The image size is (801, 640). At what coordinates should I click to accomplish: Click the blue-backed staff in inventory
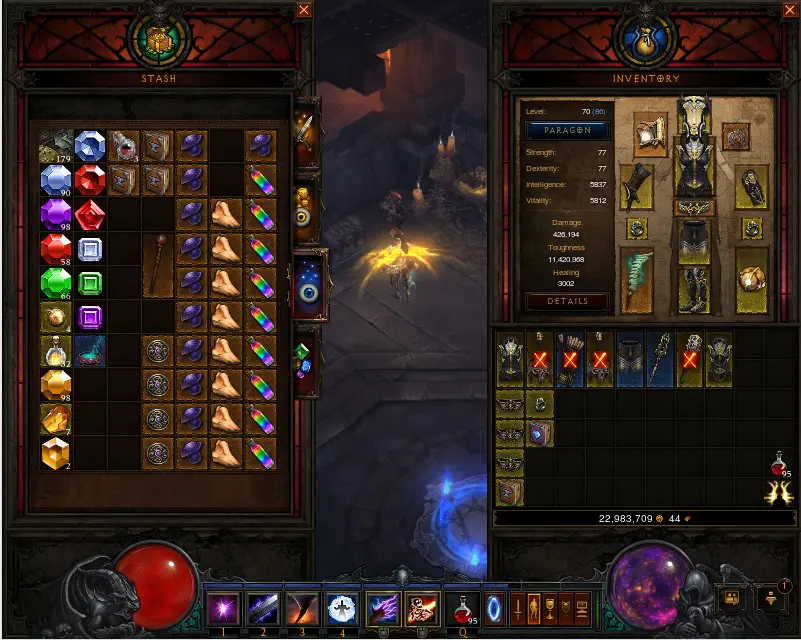660,360
